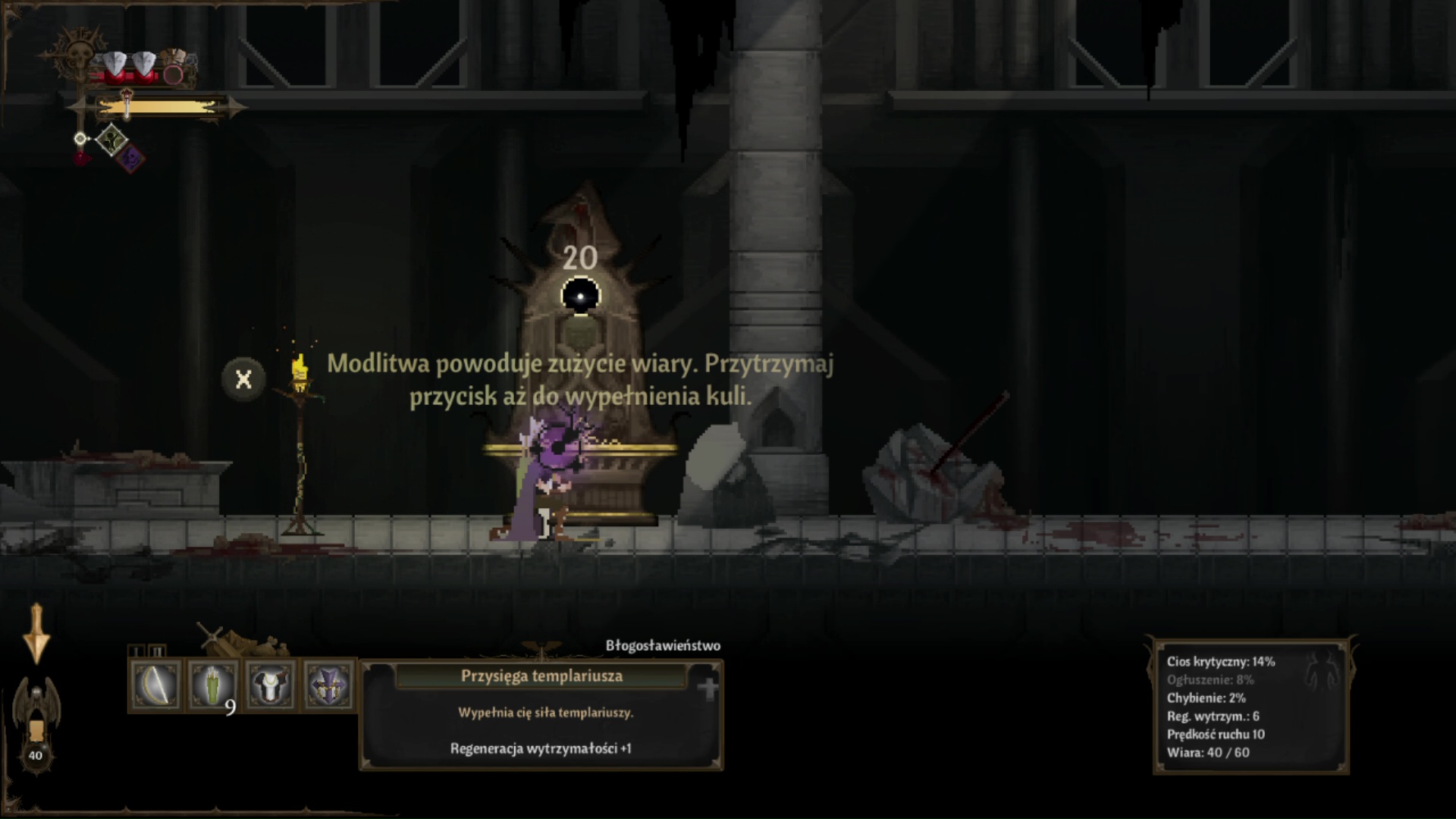This screenshot has width=1456, height=819.
Task: Select the chest armor slot
Action: (x=271, y=685)
